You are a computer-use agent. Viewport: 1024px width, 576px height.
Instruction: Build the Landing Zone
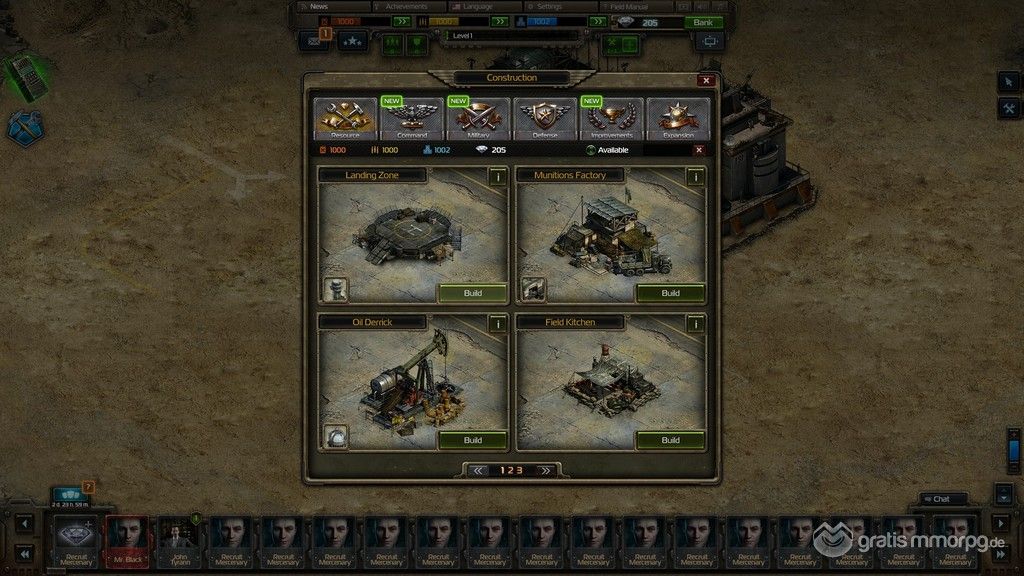pyautogui.click(x=473, y=293)
